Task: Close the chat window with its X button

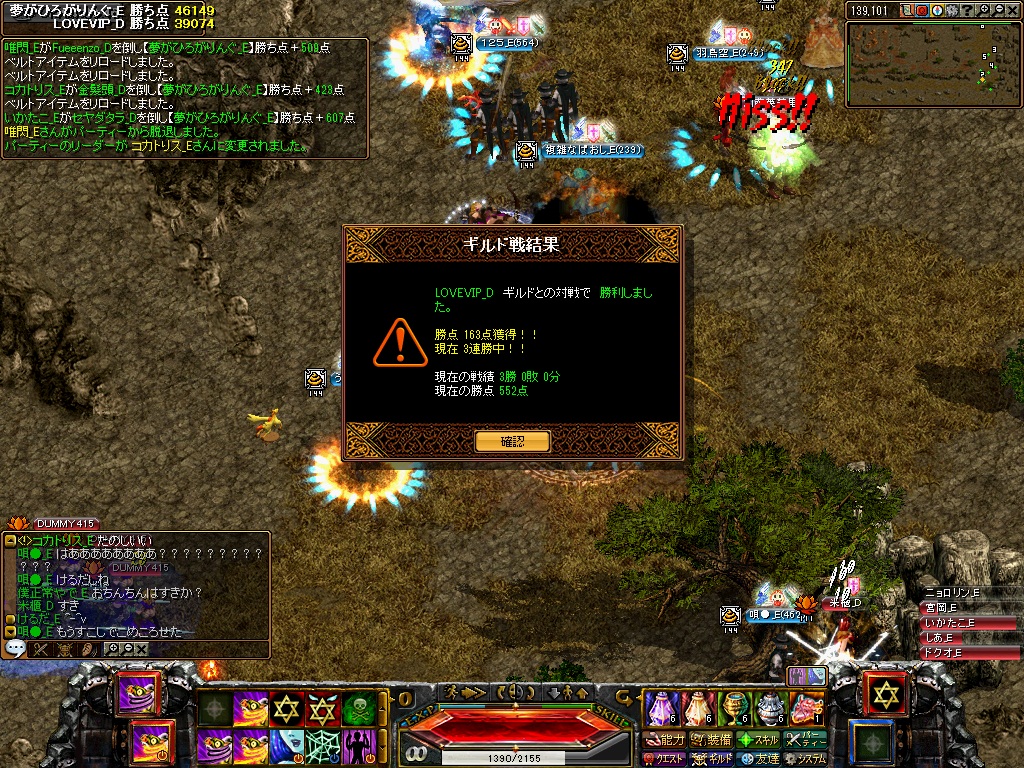Action: [x=142, y=649]
